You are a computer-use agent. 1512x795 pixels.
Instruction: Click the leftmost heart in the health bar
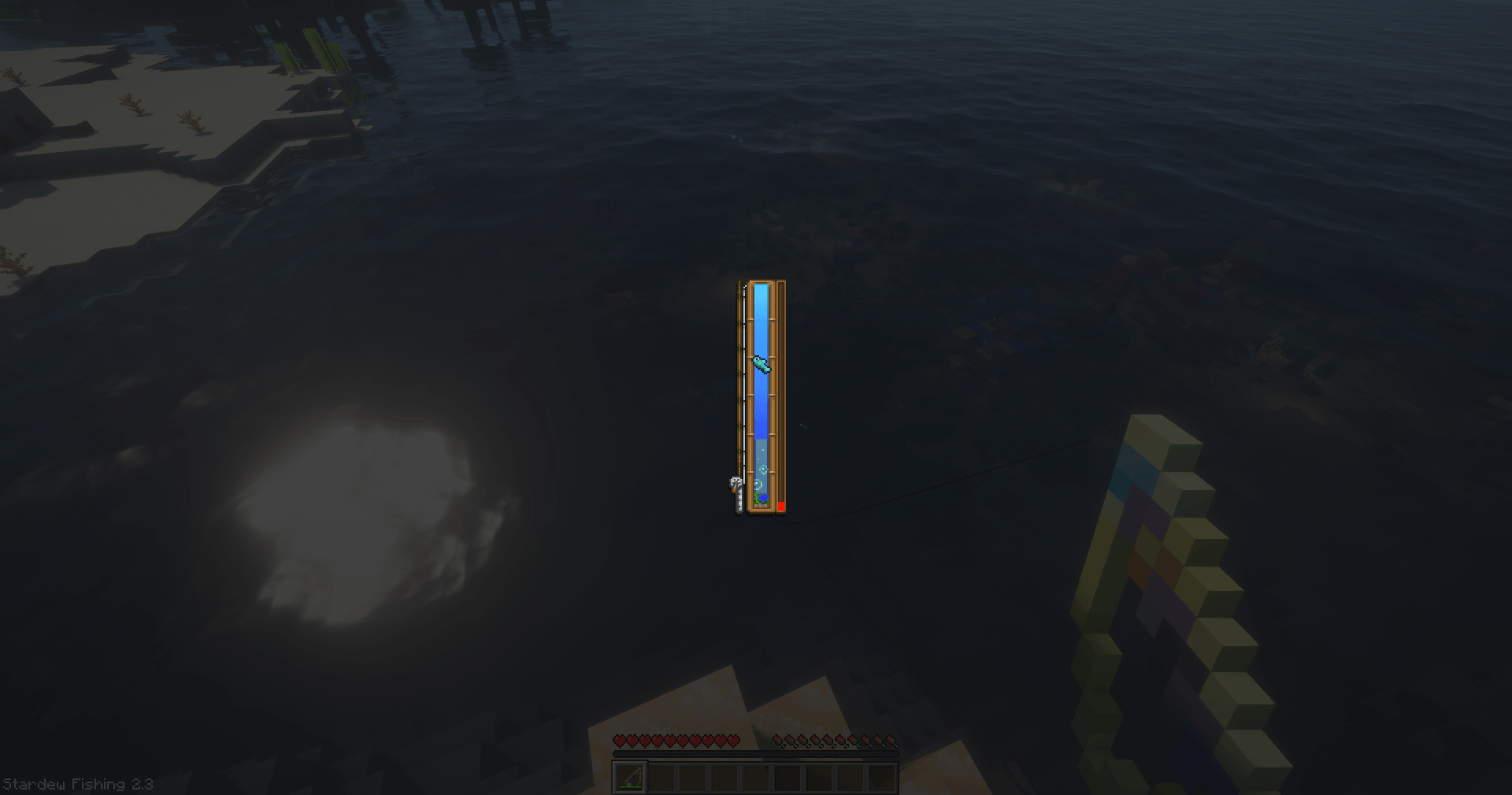[x=619, y=741]
